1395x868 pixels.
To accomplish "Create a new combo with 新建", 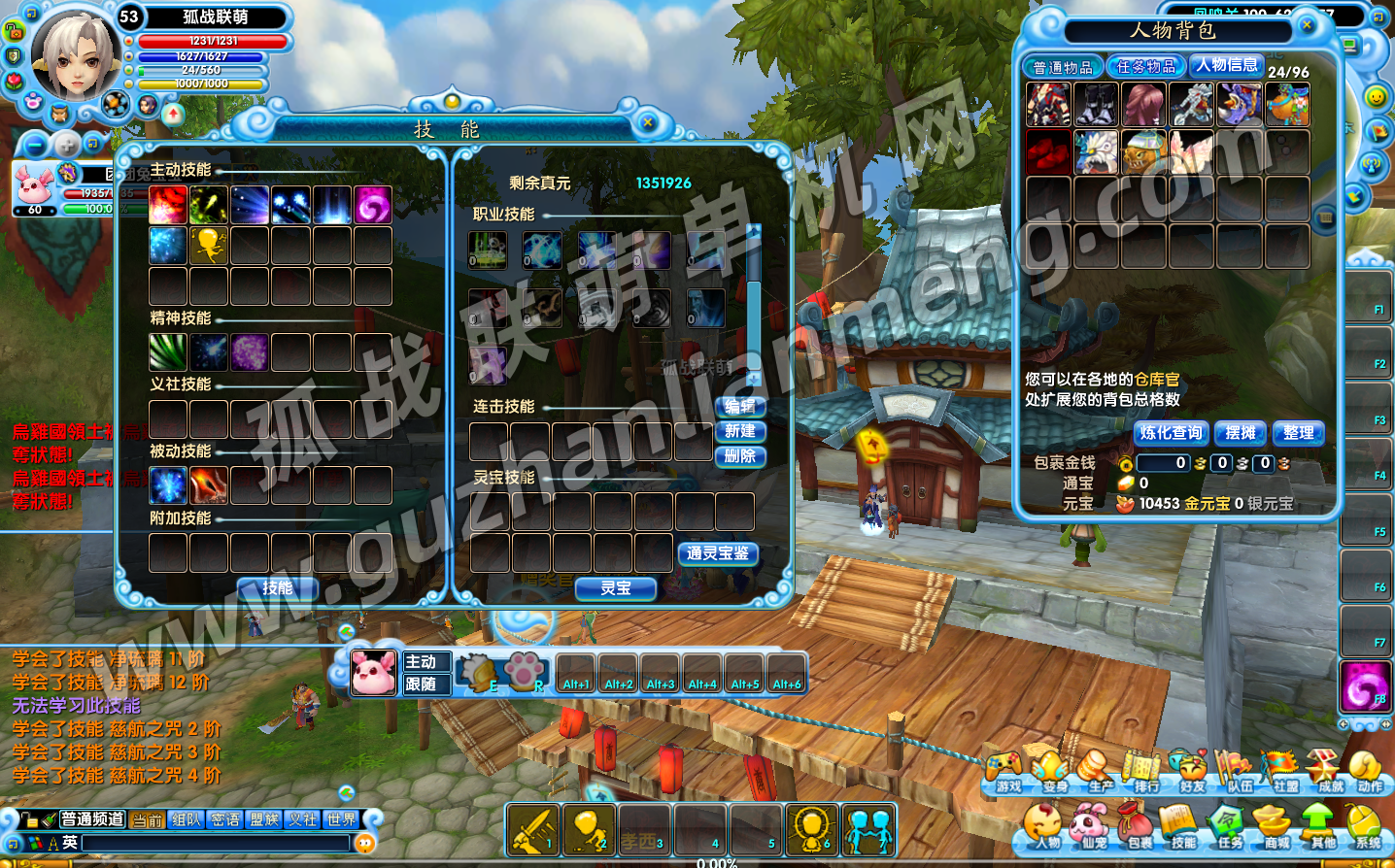I will [x=740, y=431].
